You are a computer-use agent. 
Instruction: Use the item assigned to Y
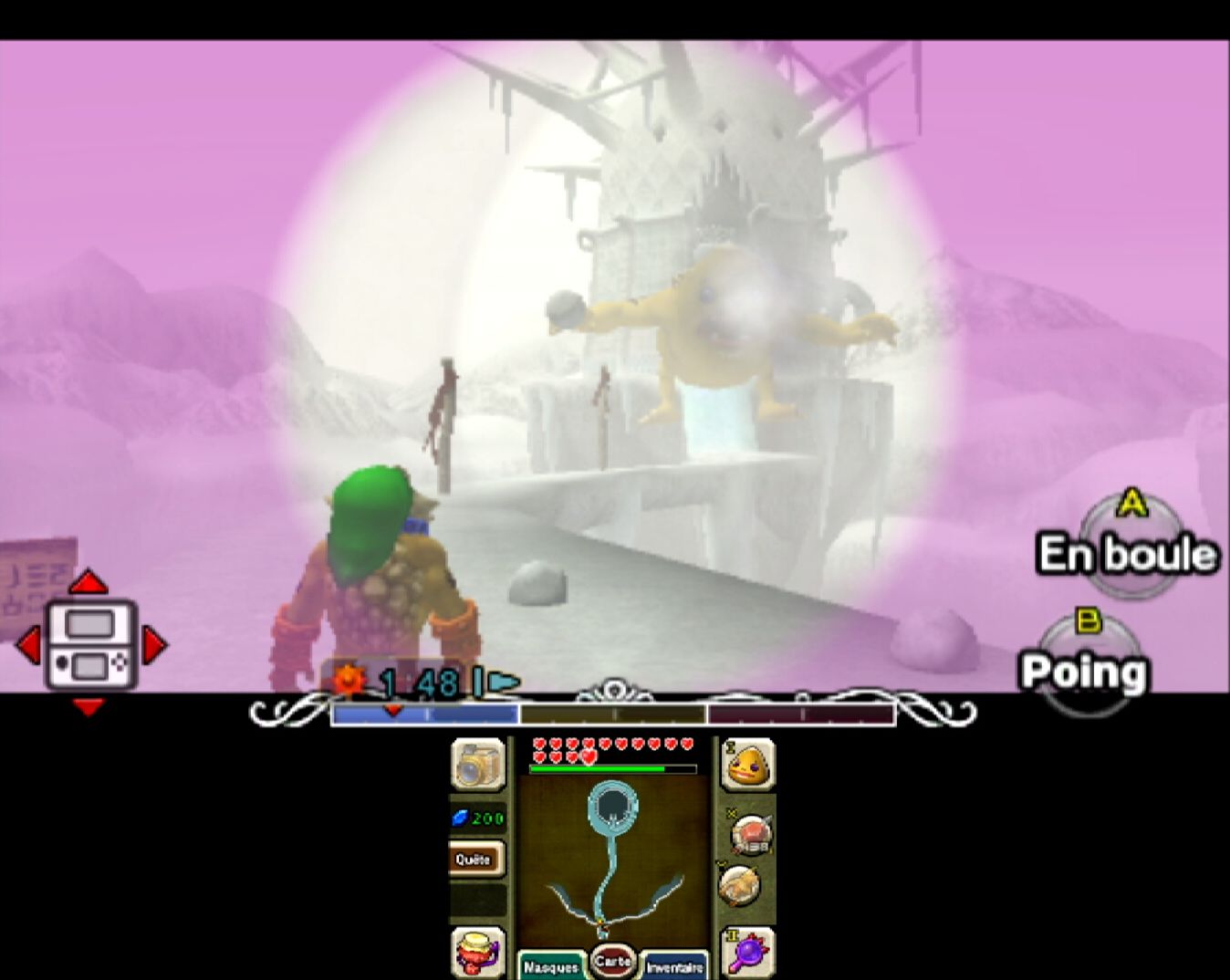(740, 884)
